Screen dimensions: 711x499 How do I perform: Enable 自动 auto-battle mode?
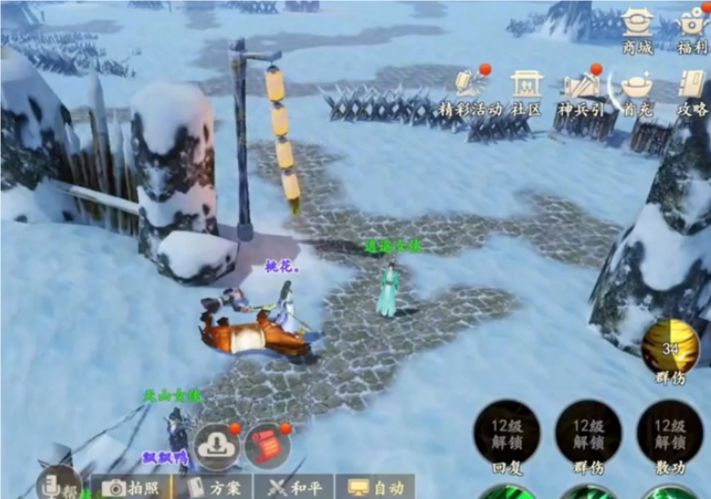coord(375,487)
